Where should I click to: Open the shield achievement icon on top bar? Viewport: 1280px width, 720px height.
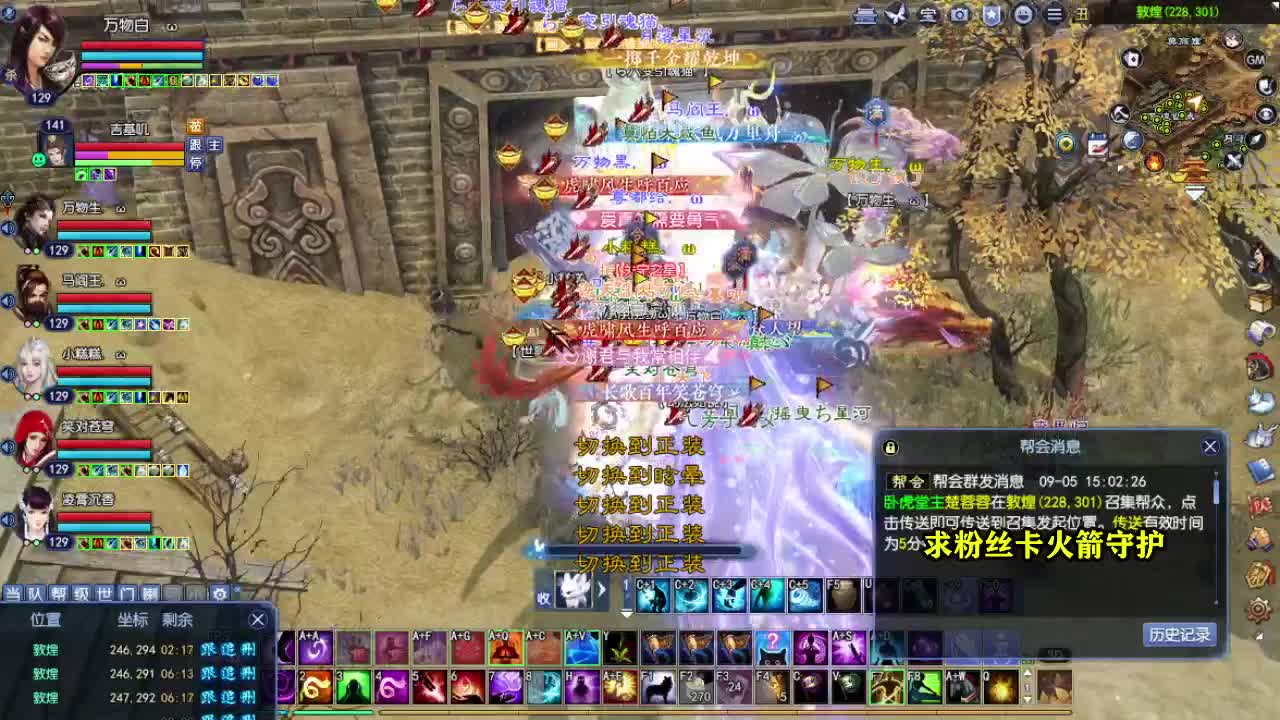tap(991, 15)
